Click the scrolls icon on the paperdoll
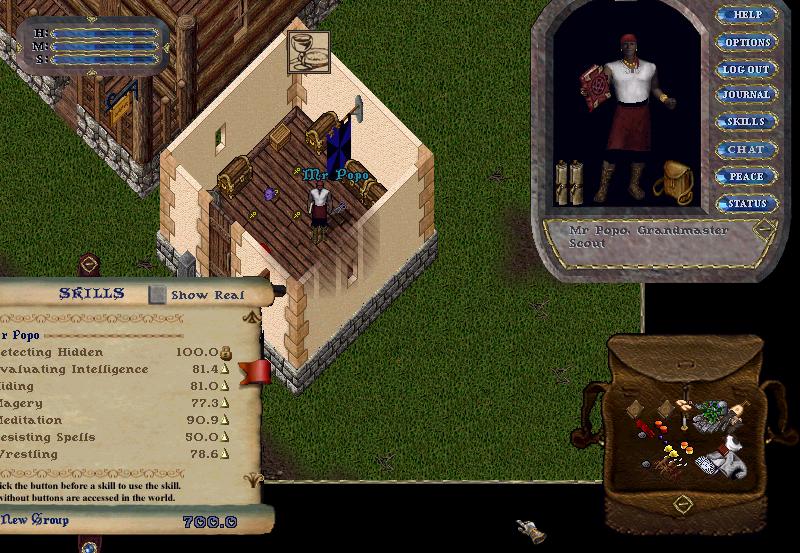The width and height of the screenshot is (800, 553). tap(568, 181)
